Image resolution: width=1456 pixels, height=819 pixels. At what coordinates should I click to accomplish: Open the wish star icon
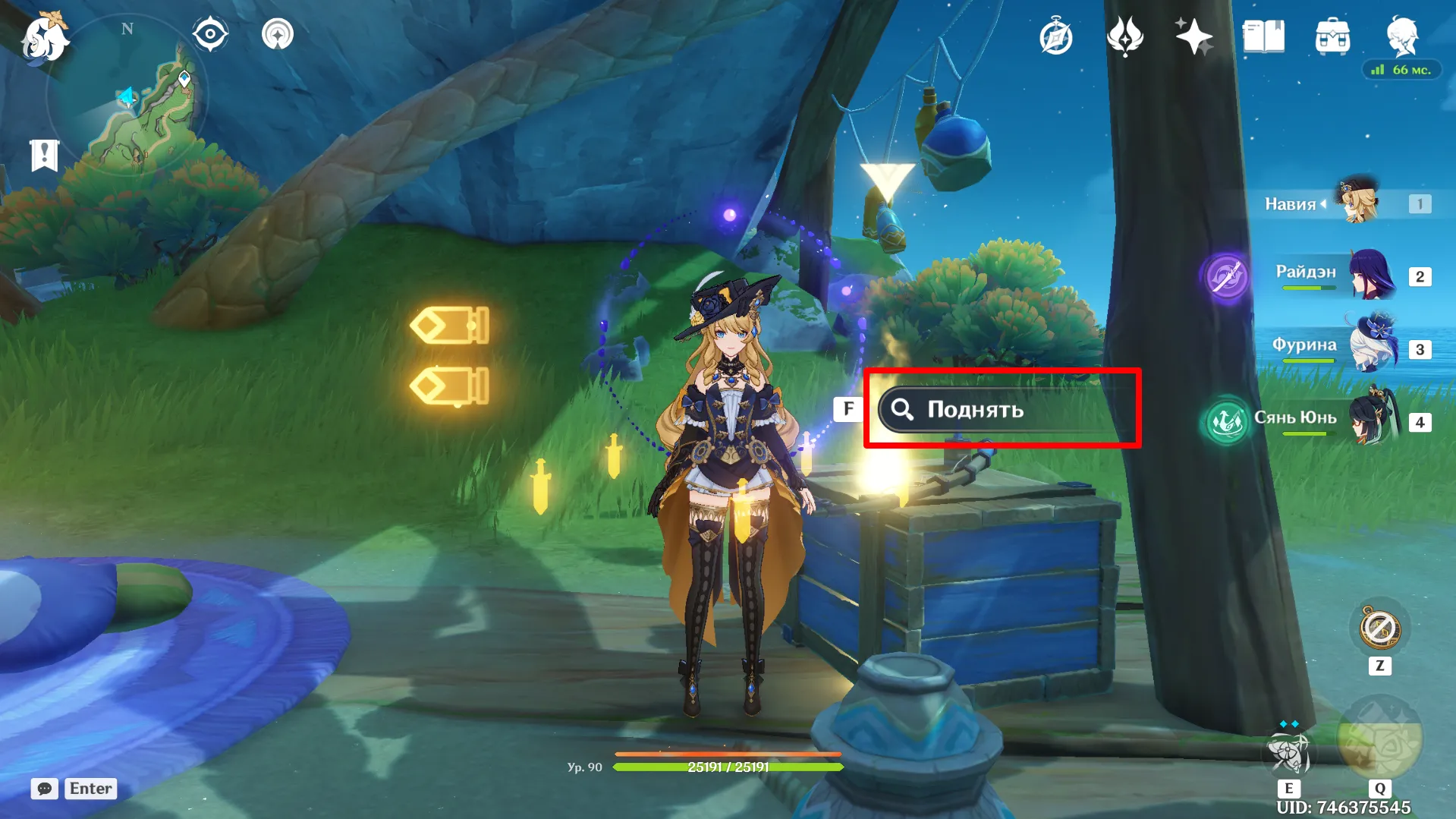click(1193, 36)
